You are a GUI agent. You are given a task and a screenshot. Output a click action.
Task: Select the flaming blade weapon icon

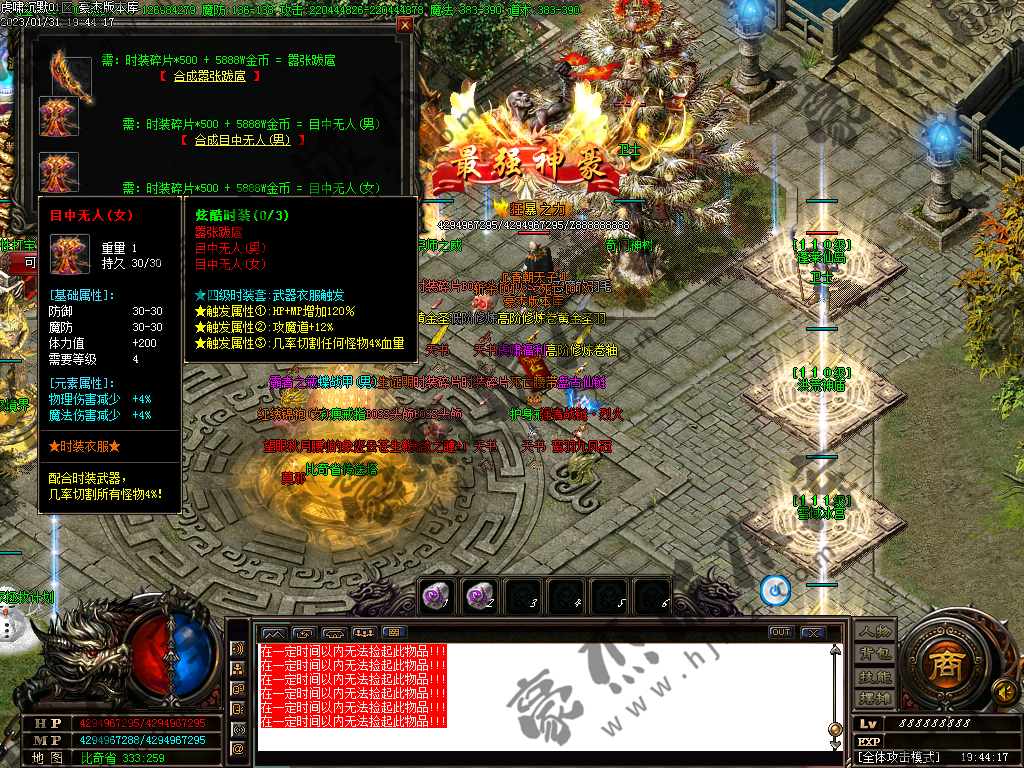(x=69, y=75)
